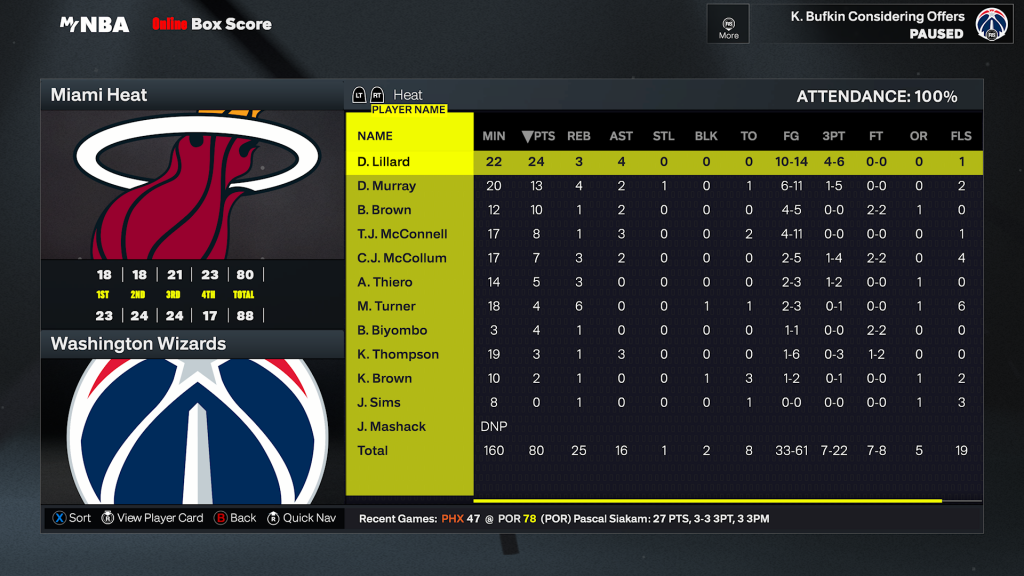This screenshot has height=576, width=1024.
Task: Sort players by MIN column header
Action: coord(494,136)
